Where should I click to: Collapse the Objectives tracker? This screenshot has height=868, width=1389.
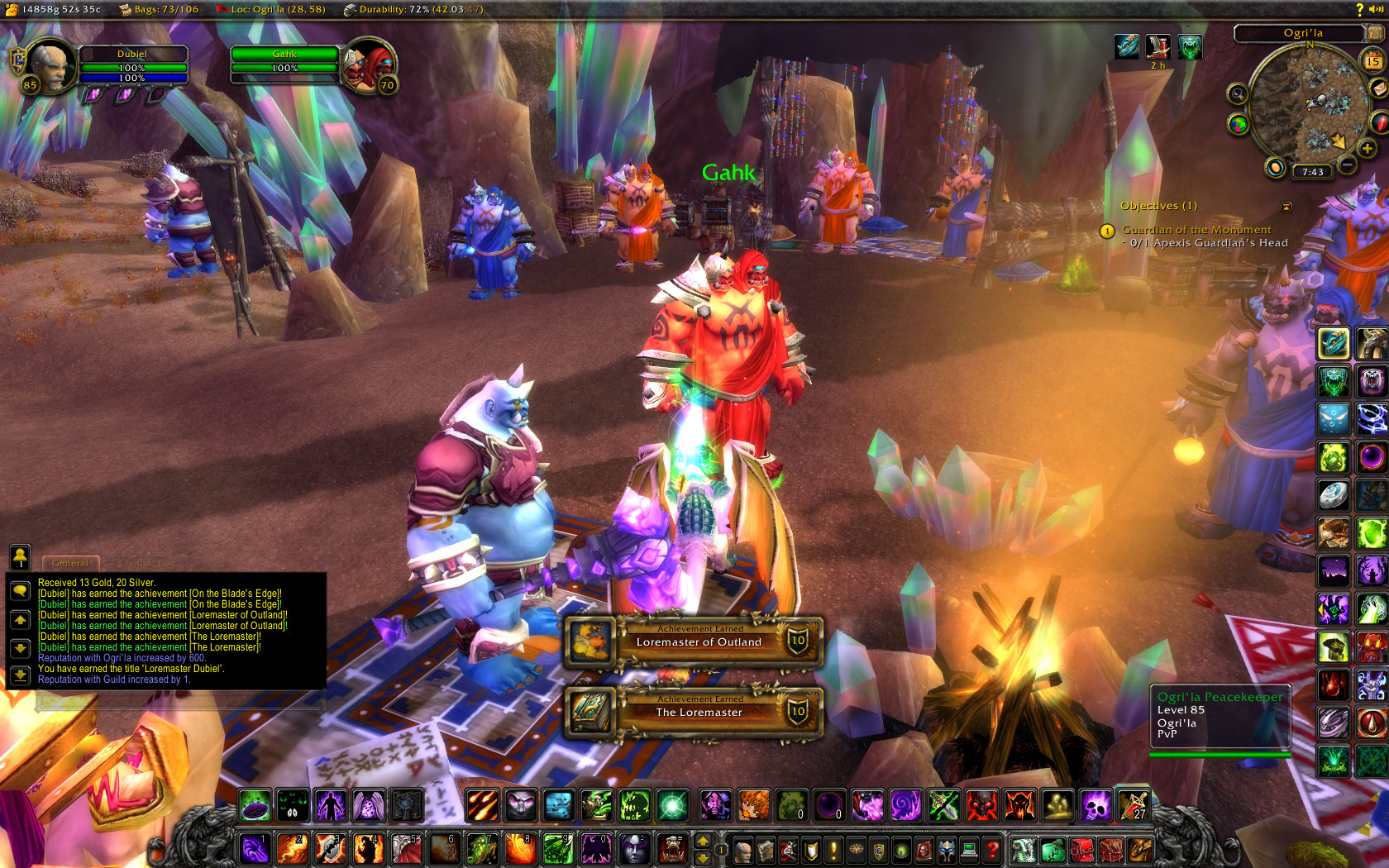pyautogui.click(x=1286, y=207)
